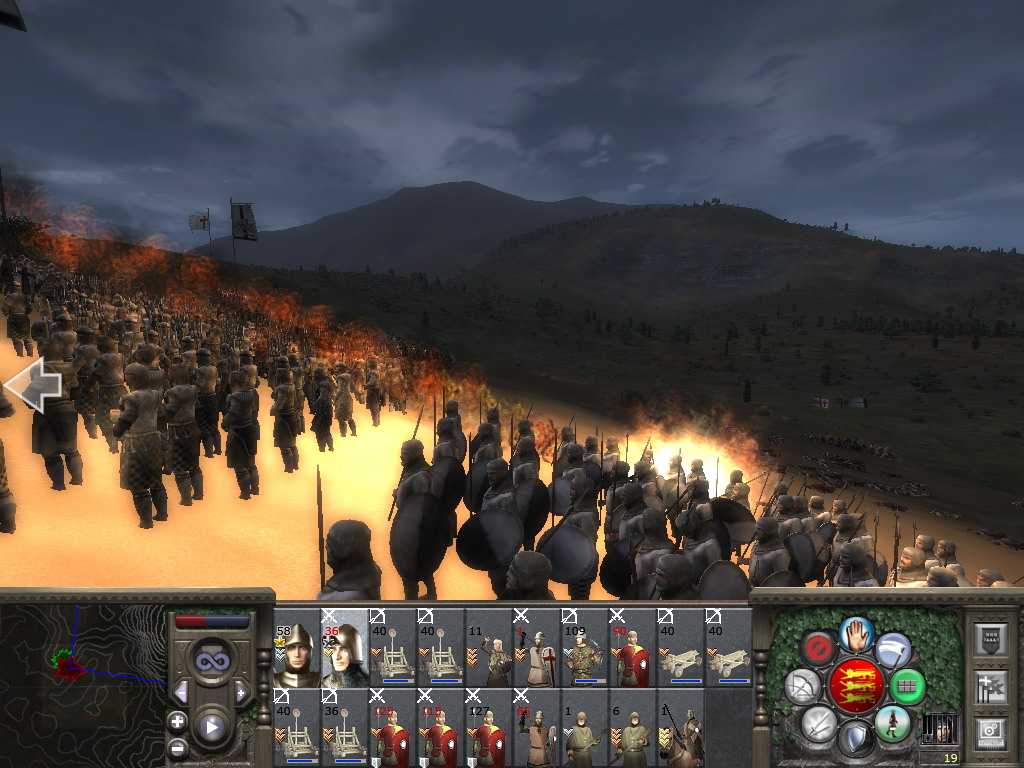Choose the unit card with 11 soldiers

[489, 648]
